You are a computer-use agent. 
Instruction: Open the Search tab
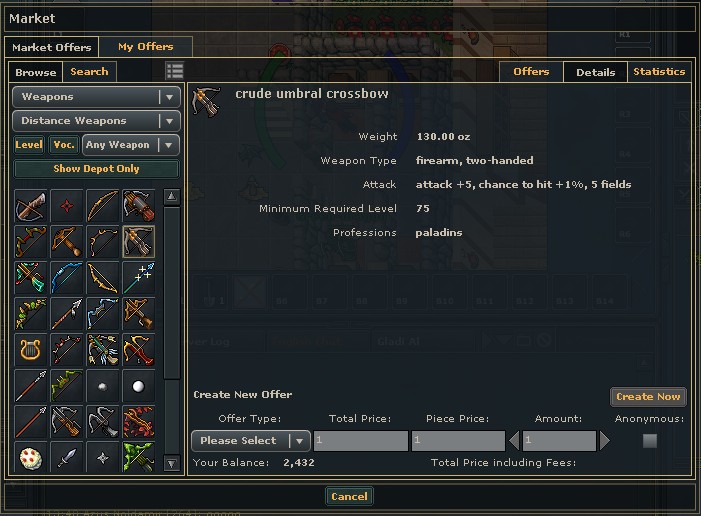coord(89,72)
